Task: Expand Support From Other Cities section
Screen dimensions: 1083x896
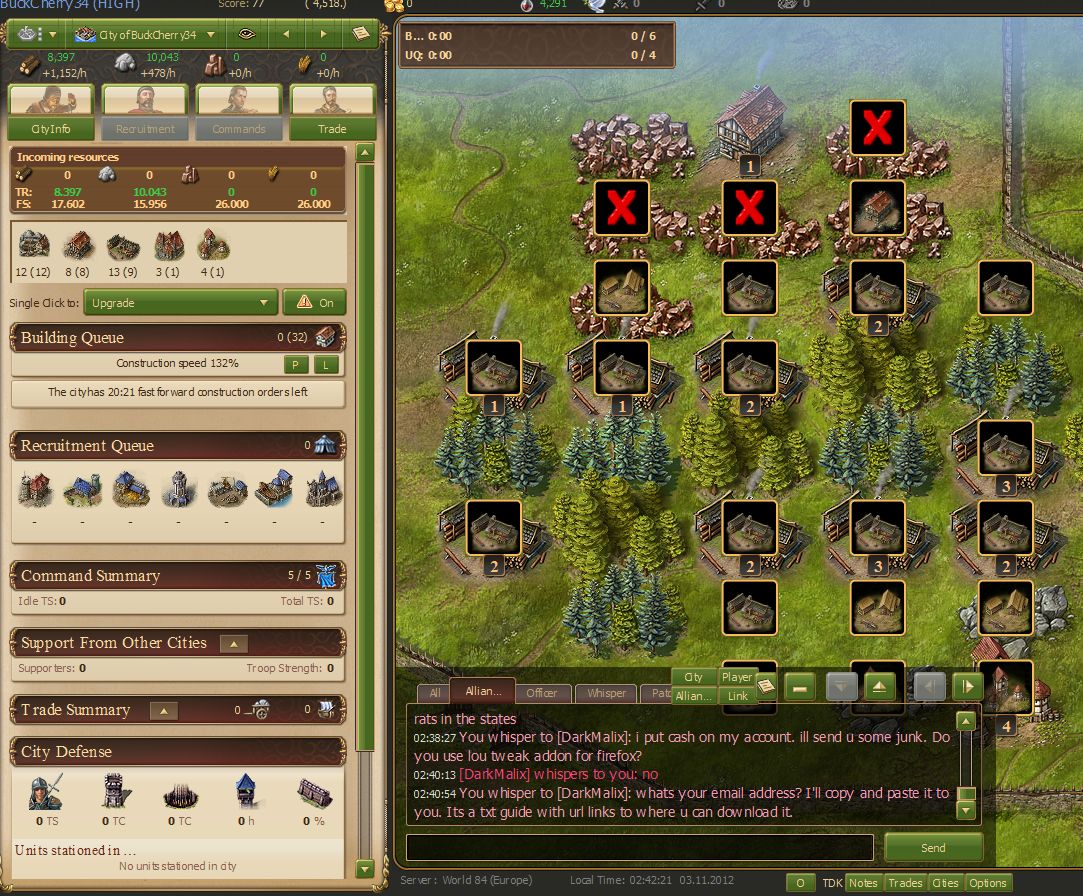Action: 233,644
